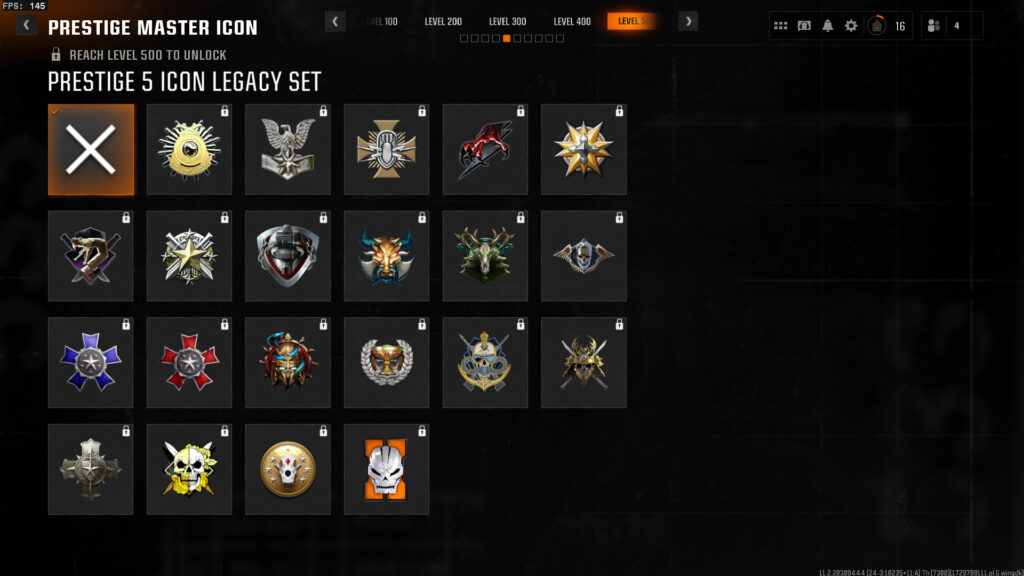
Task: Open the friends party panel
Action: (x=951, y=26)
